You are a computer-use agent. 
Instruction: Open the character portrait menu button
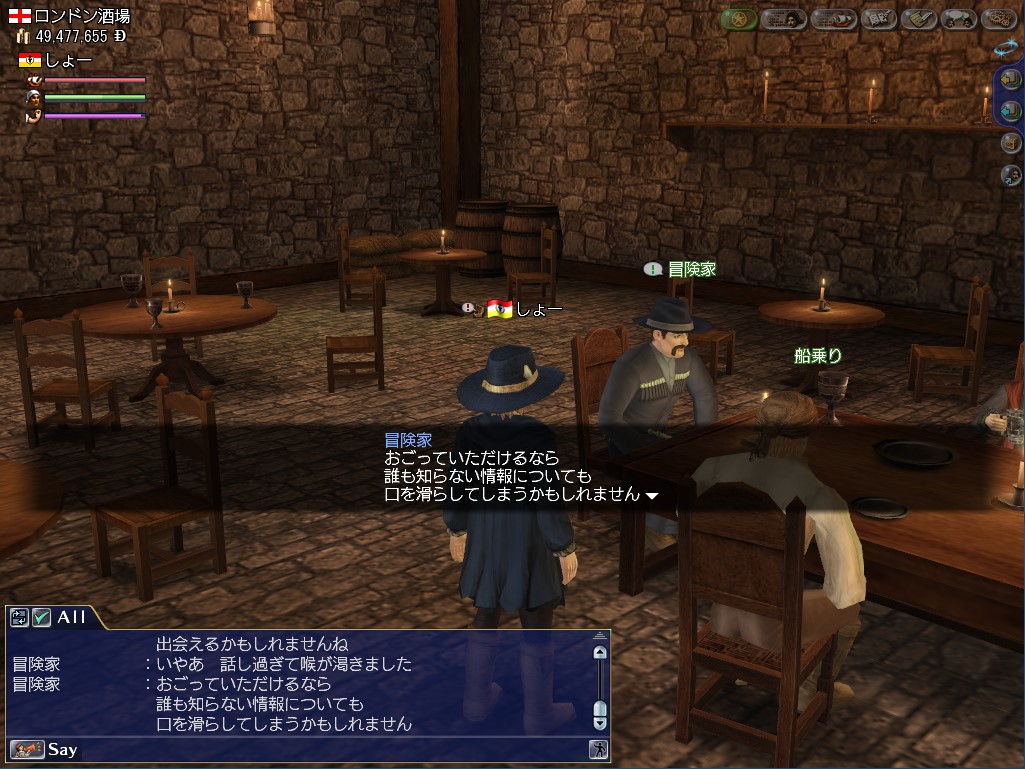pyautogui.click(x=784, y=19)
